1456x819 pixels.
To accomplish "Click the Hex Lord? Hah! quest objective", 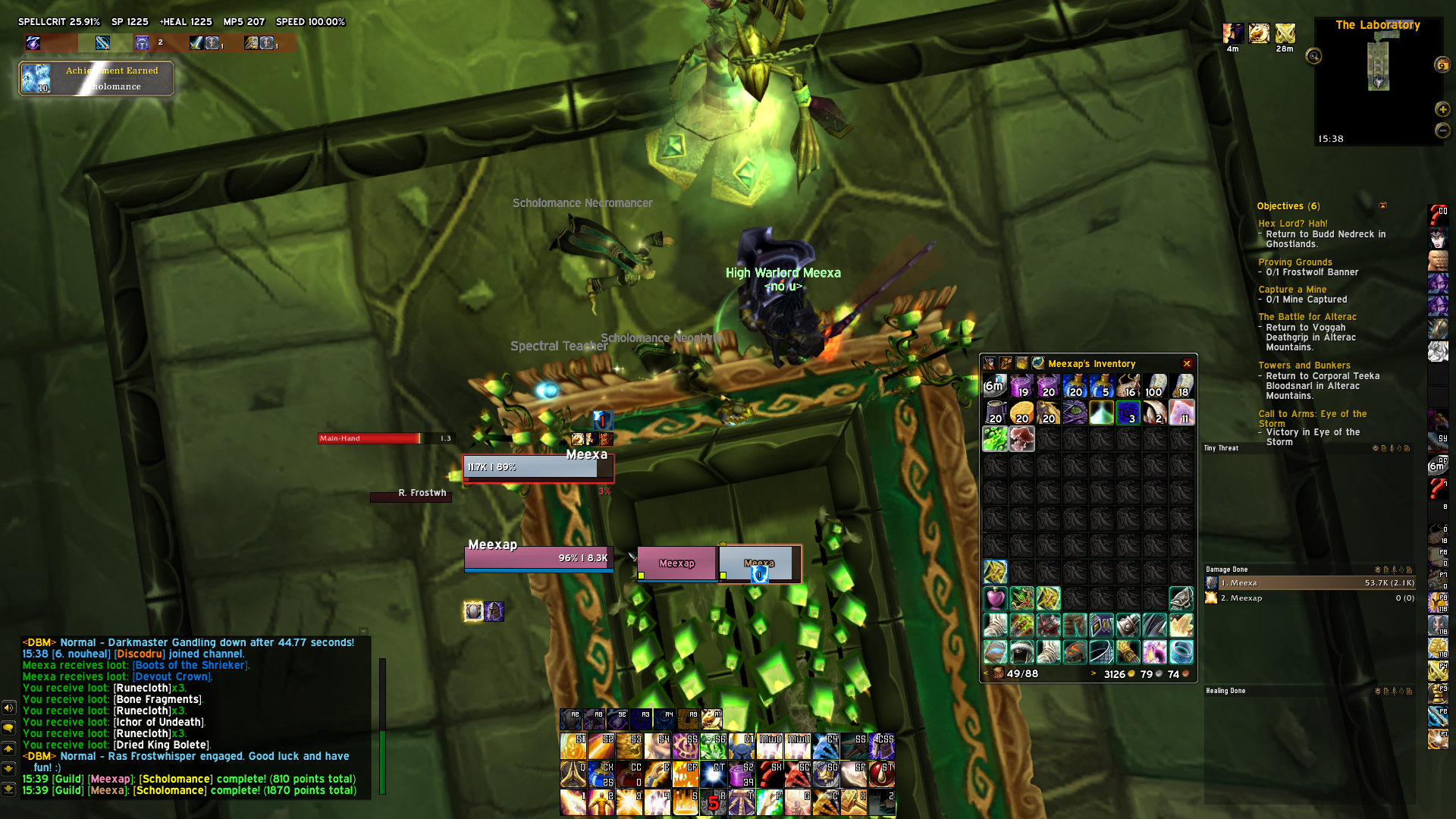I will pos(1292,224).
